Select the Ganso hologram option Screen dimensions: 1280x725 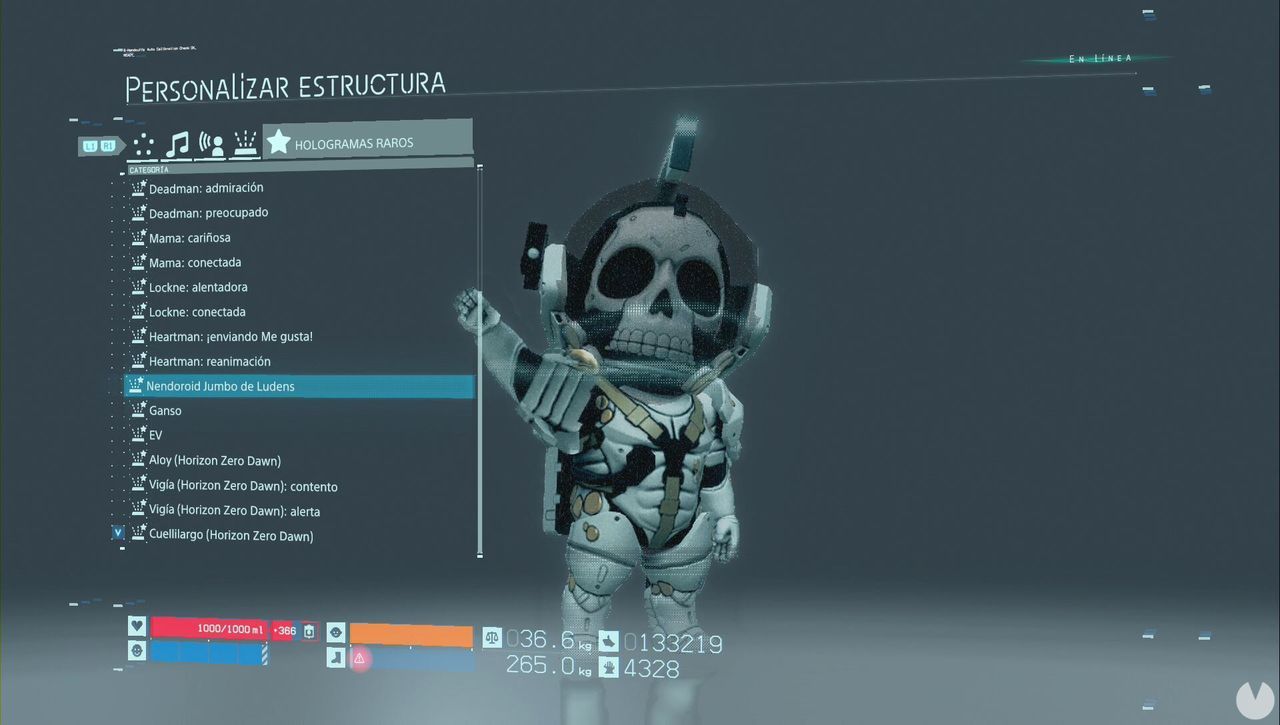165,410
